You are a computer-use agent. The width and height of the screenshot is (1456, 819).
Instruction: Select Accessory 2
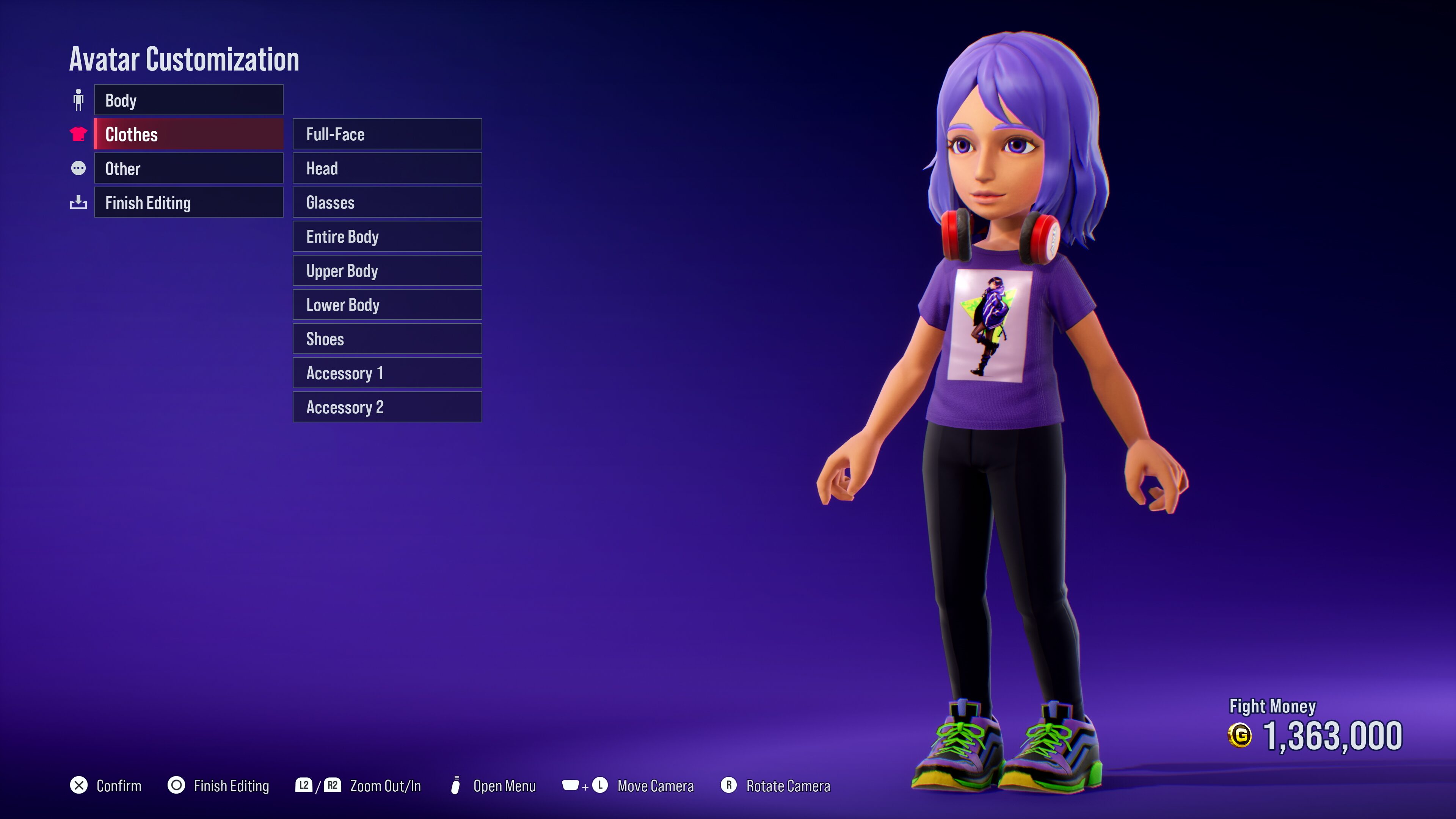click(387, 406)
